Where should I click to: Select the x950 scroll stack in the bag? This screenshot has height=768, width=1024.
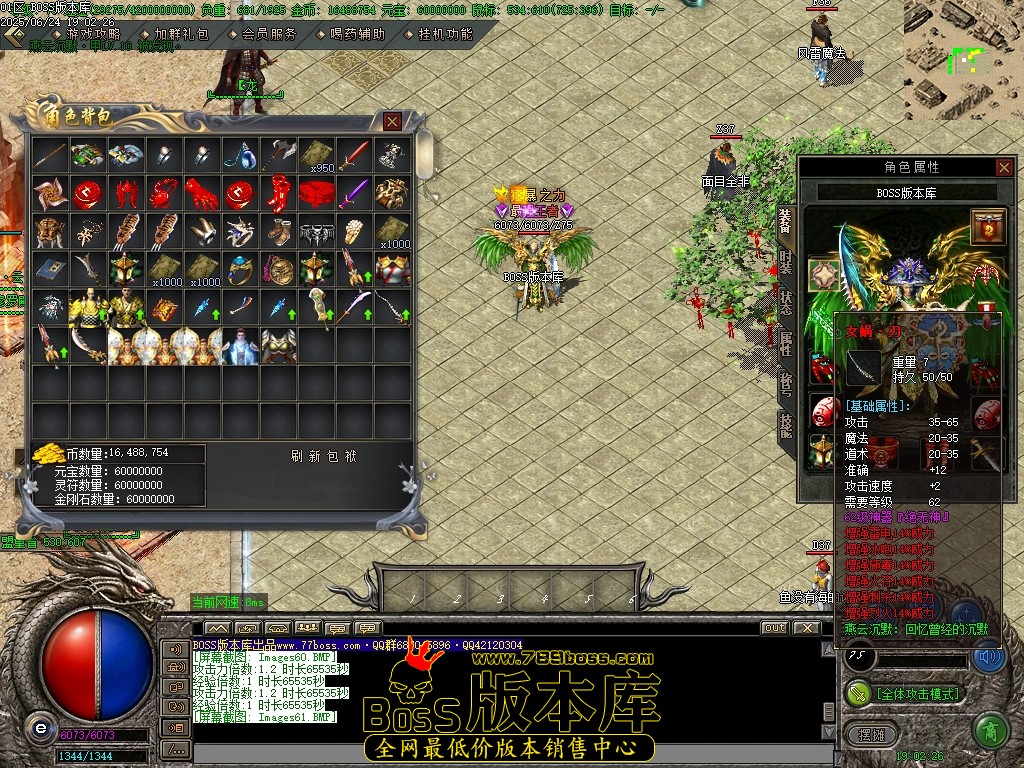pos(317,155)
